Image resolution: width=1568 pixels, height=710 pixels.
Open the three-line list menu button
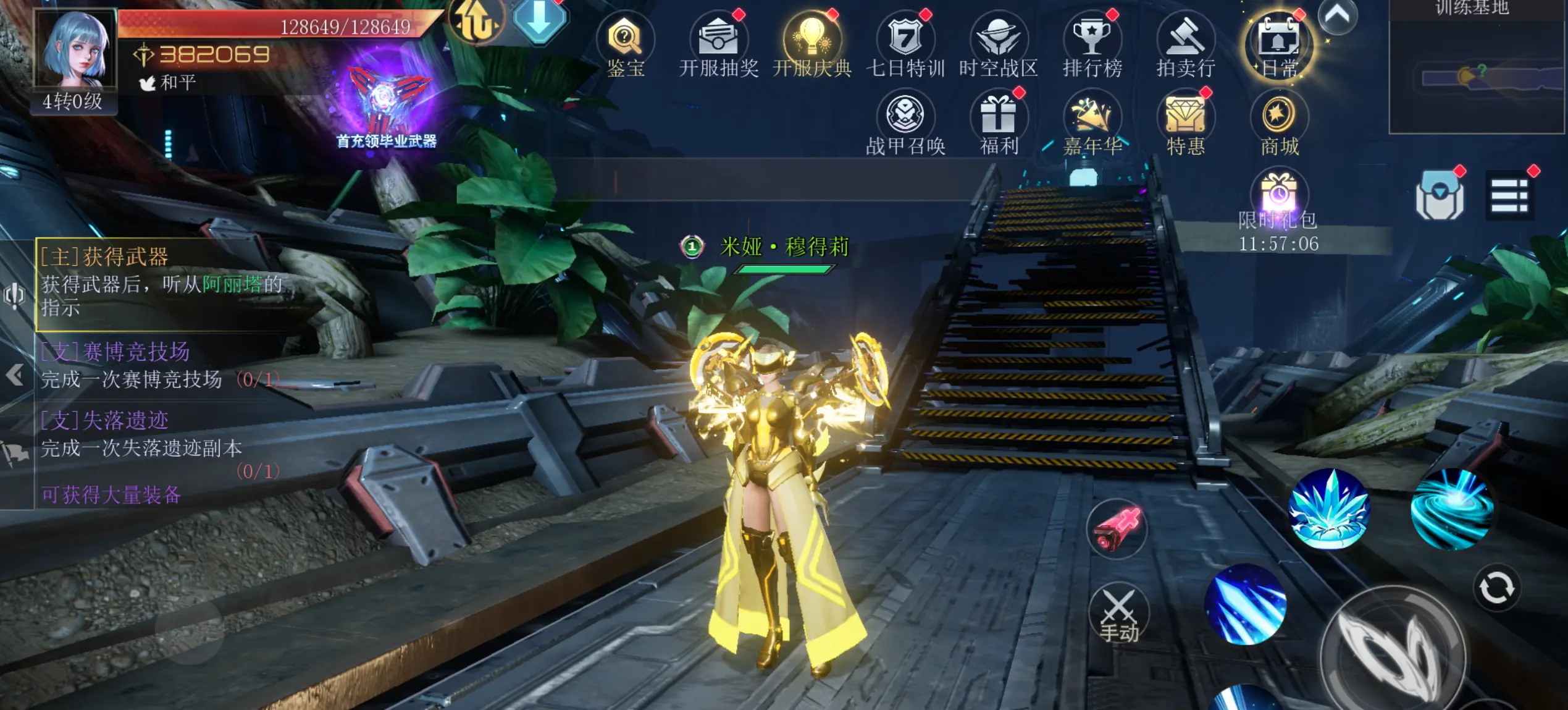click(1509, 197)
